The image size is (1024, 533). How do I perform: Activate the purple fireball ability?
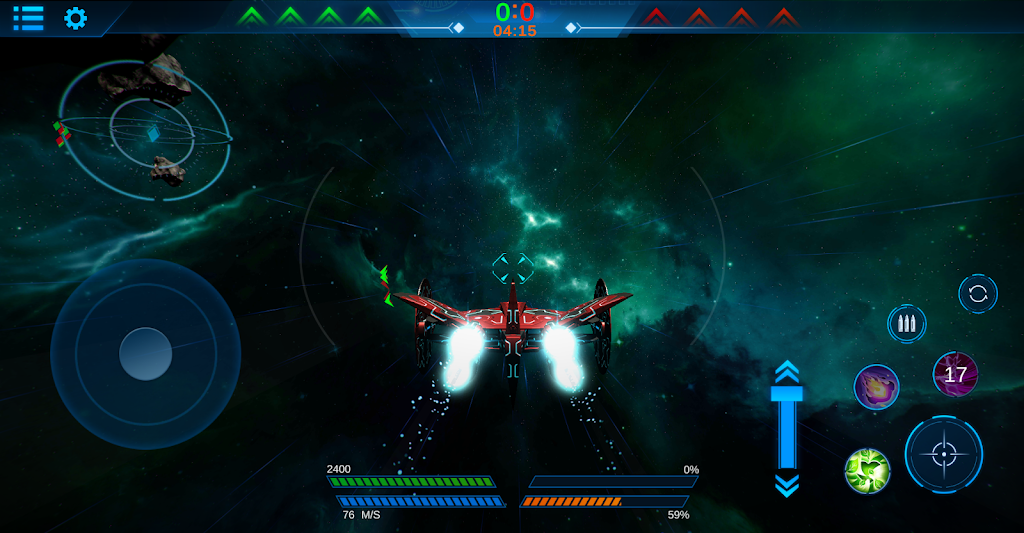click(x=876, y=387)
